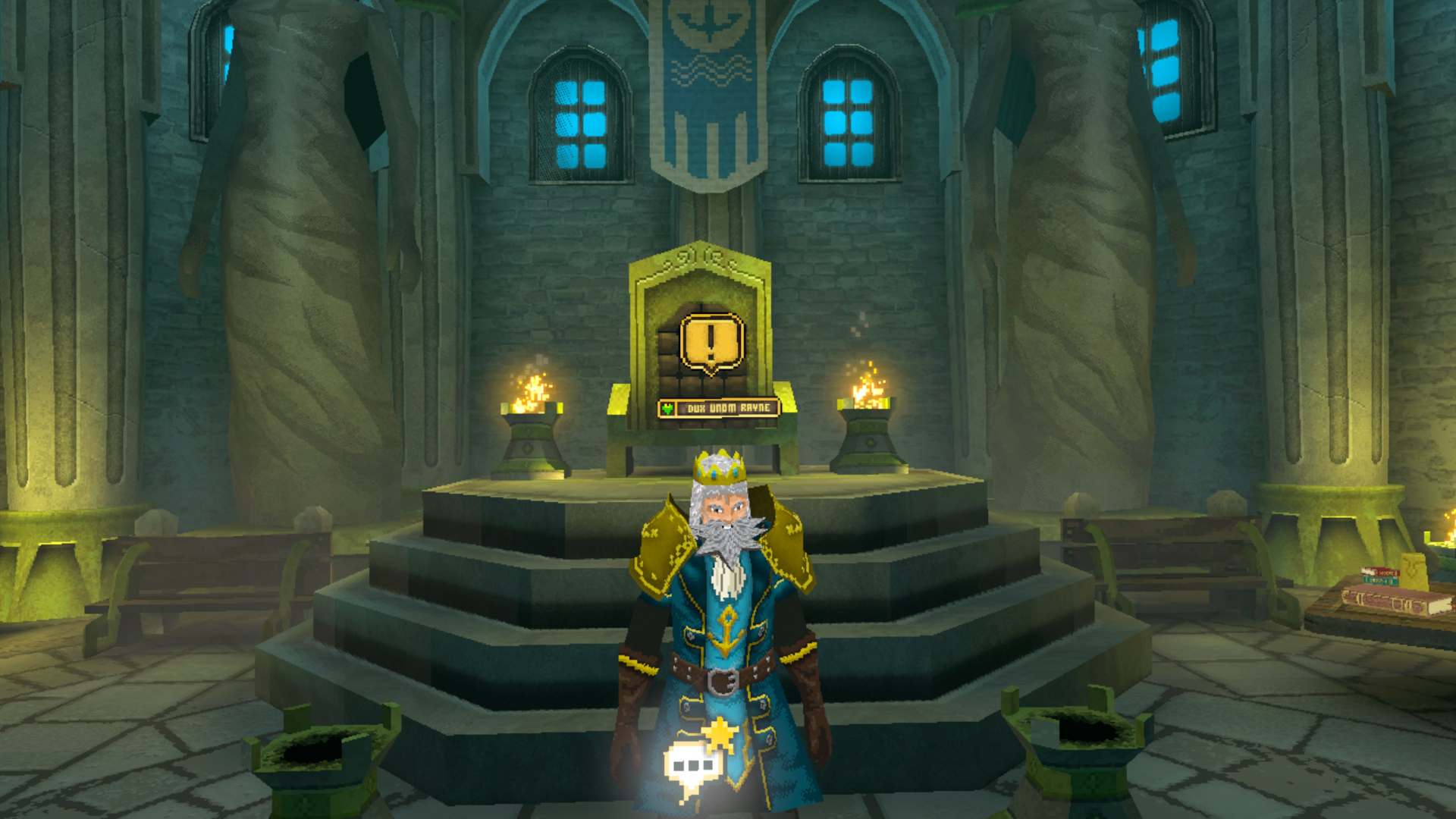The image size is (1456, 819).
Task: Click the yellow exclamation quest marker
Action: [x=711, y=343]
